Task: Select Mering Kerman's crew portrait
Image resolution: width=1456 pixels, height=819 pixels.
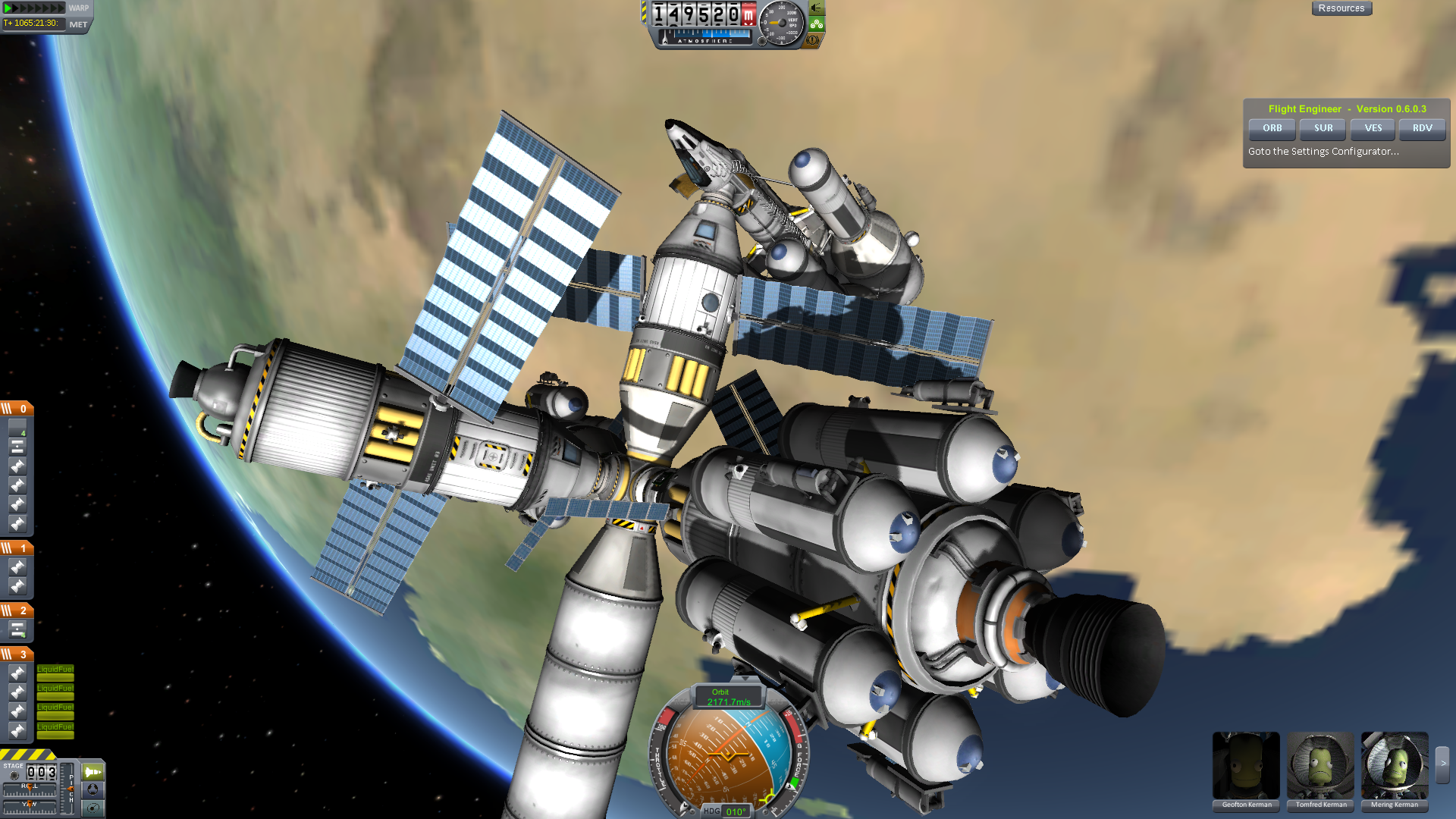Action: pos(1395,766)
